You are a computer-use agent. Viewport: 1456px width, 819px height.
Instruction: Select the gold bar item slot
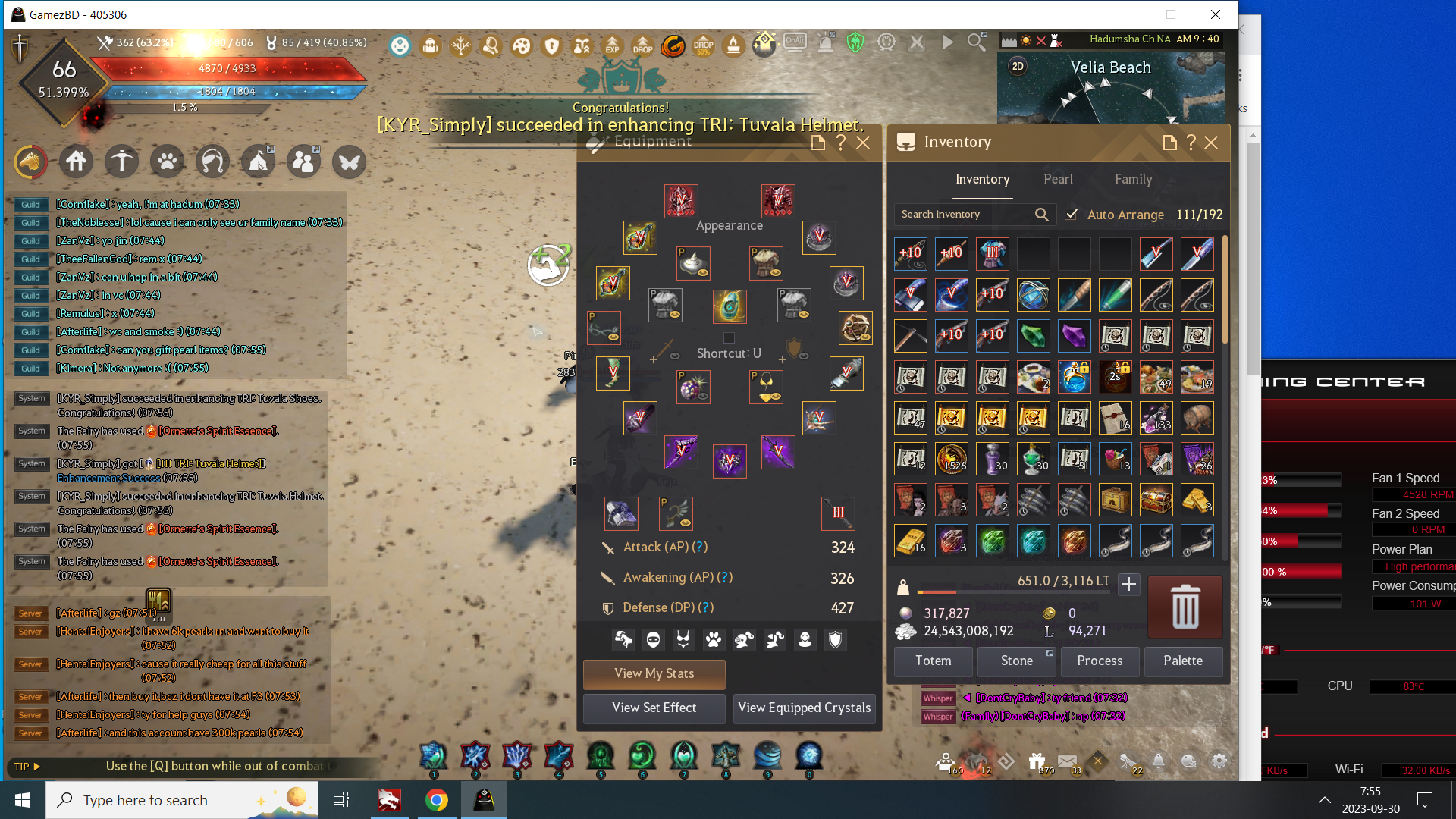click(x=911, y=541)
